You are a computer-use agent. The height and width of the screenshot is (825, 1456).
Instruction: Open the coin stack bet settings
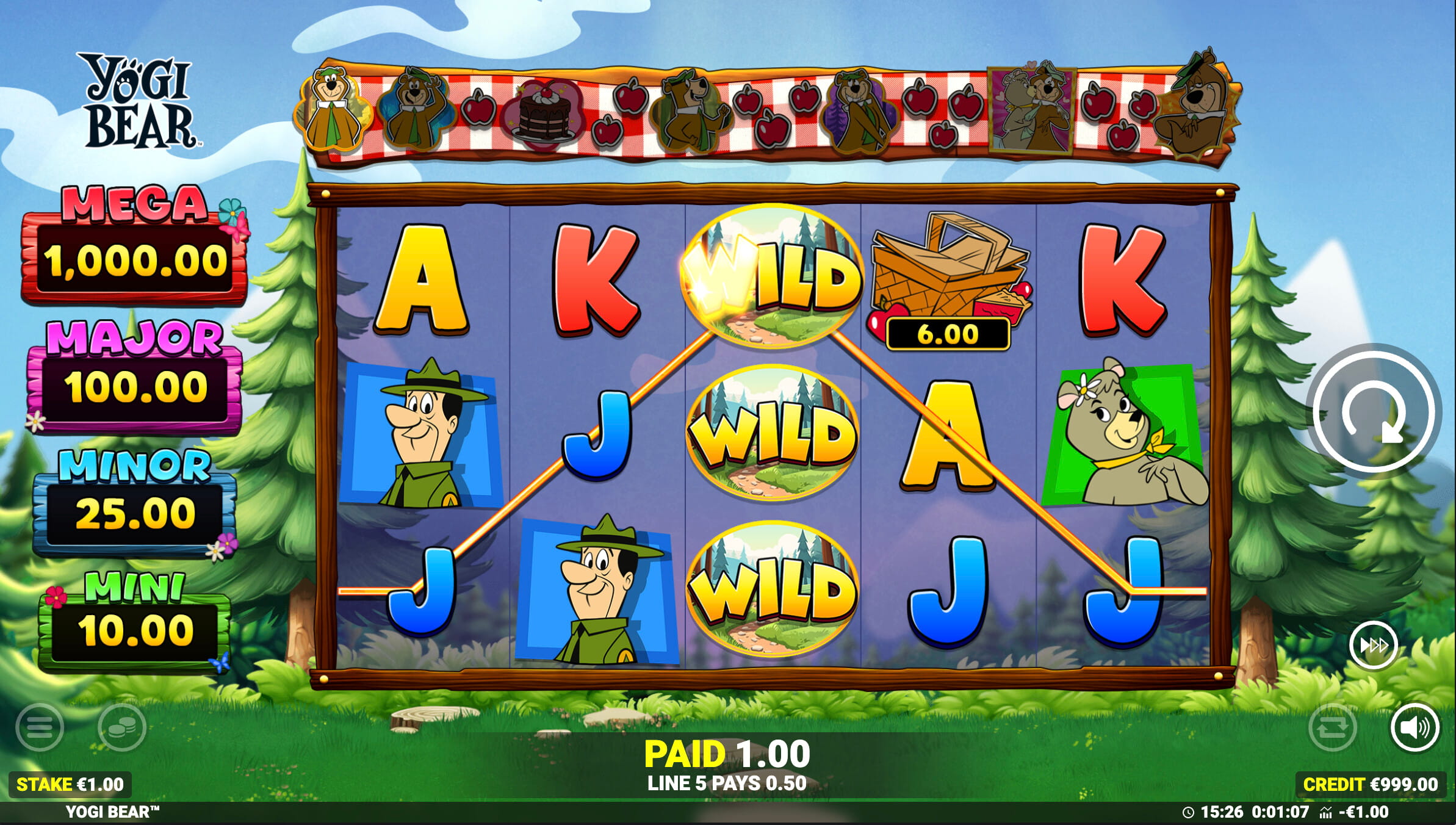(x=121, y=727)
